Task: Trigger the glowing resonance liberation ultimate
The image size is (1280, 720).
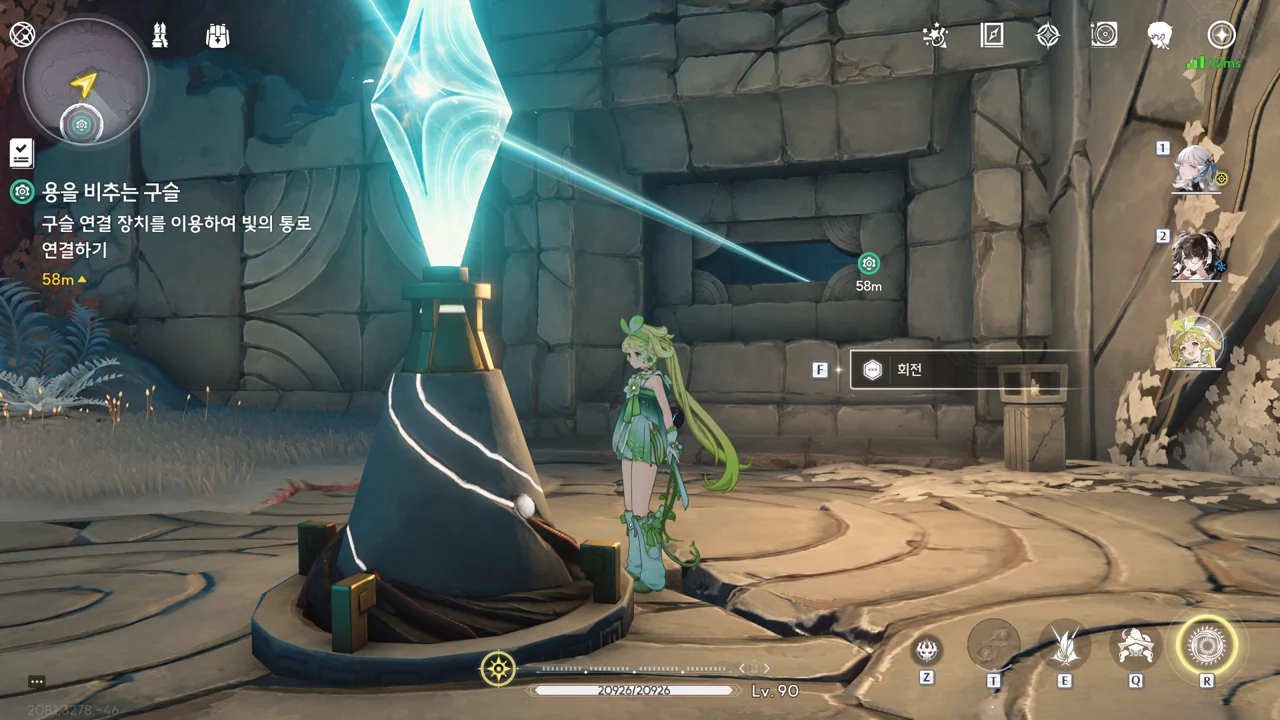Action: tap(1206, 646)
